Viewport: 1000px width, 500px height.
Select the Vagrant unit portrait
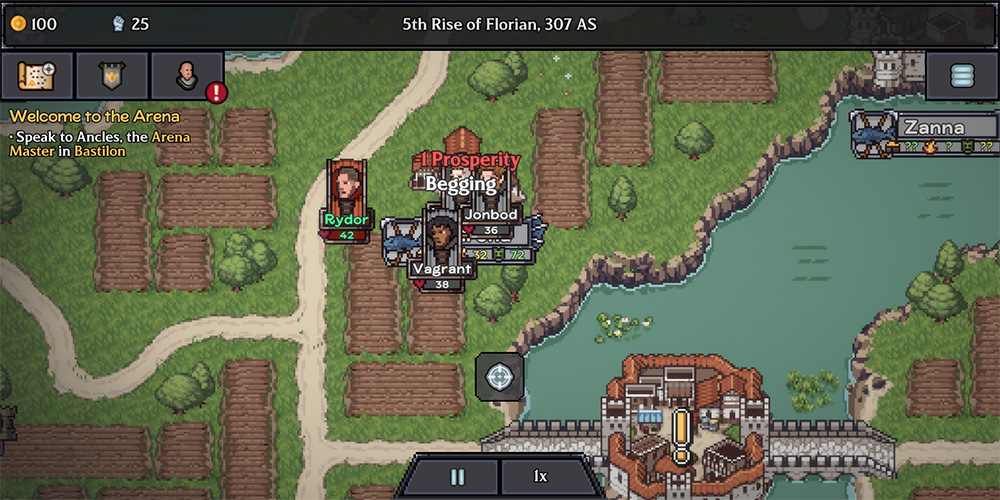tap(440, 236)
